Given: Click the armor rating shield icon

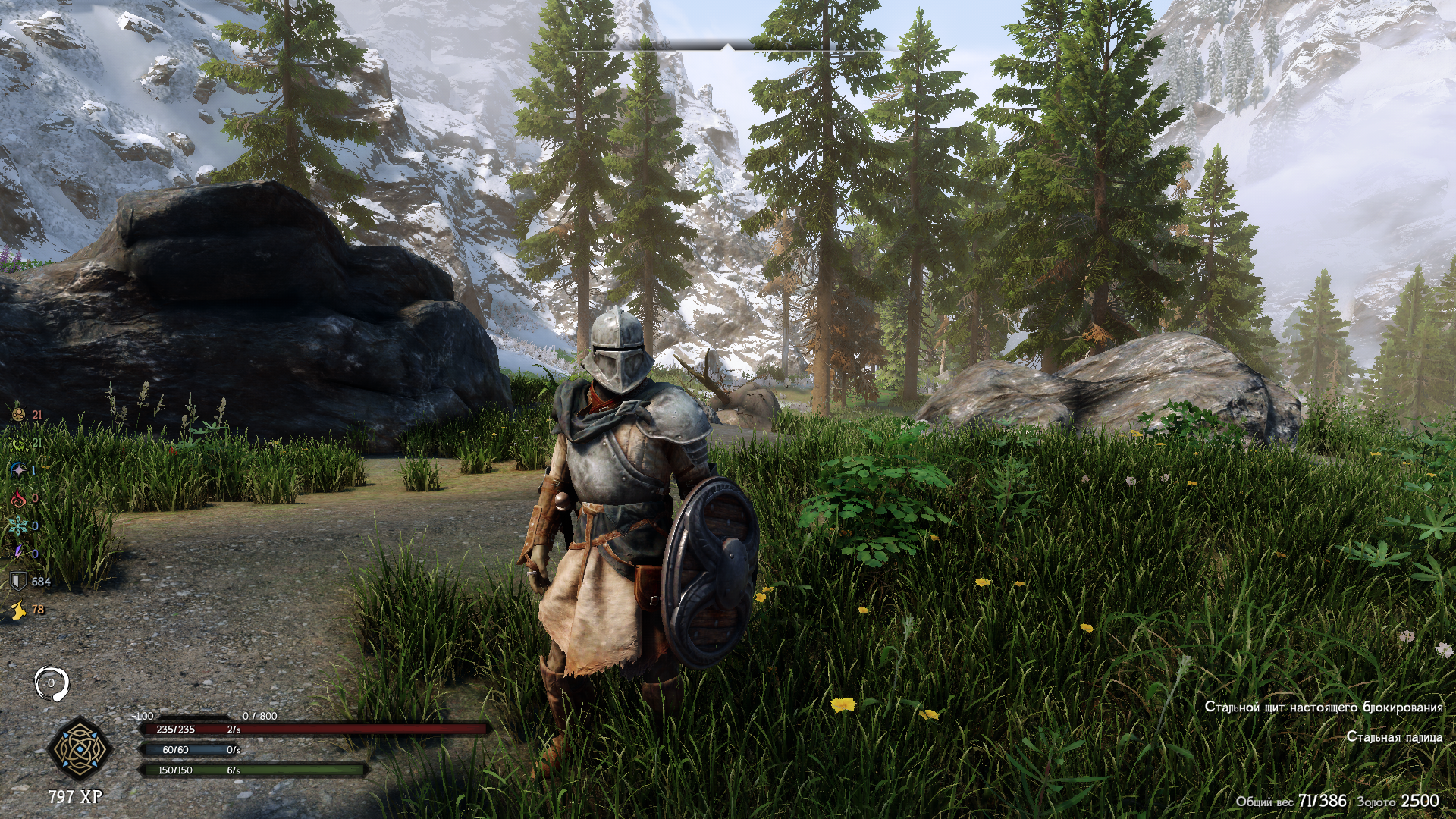Looking at the screenshot, I should click(17, 582).
